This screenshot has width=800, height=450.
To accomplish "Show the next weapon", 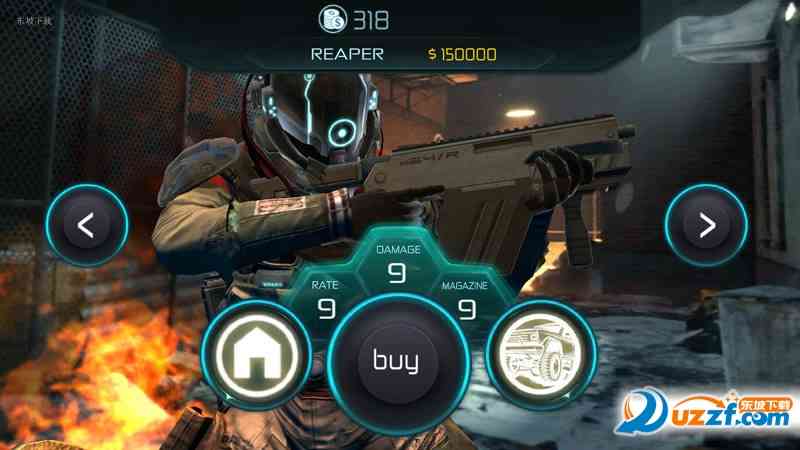I will pyautogui.click(x=707, y=225).
